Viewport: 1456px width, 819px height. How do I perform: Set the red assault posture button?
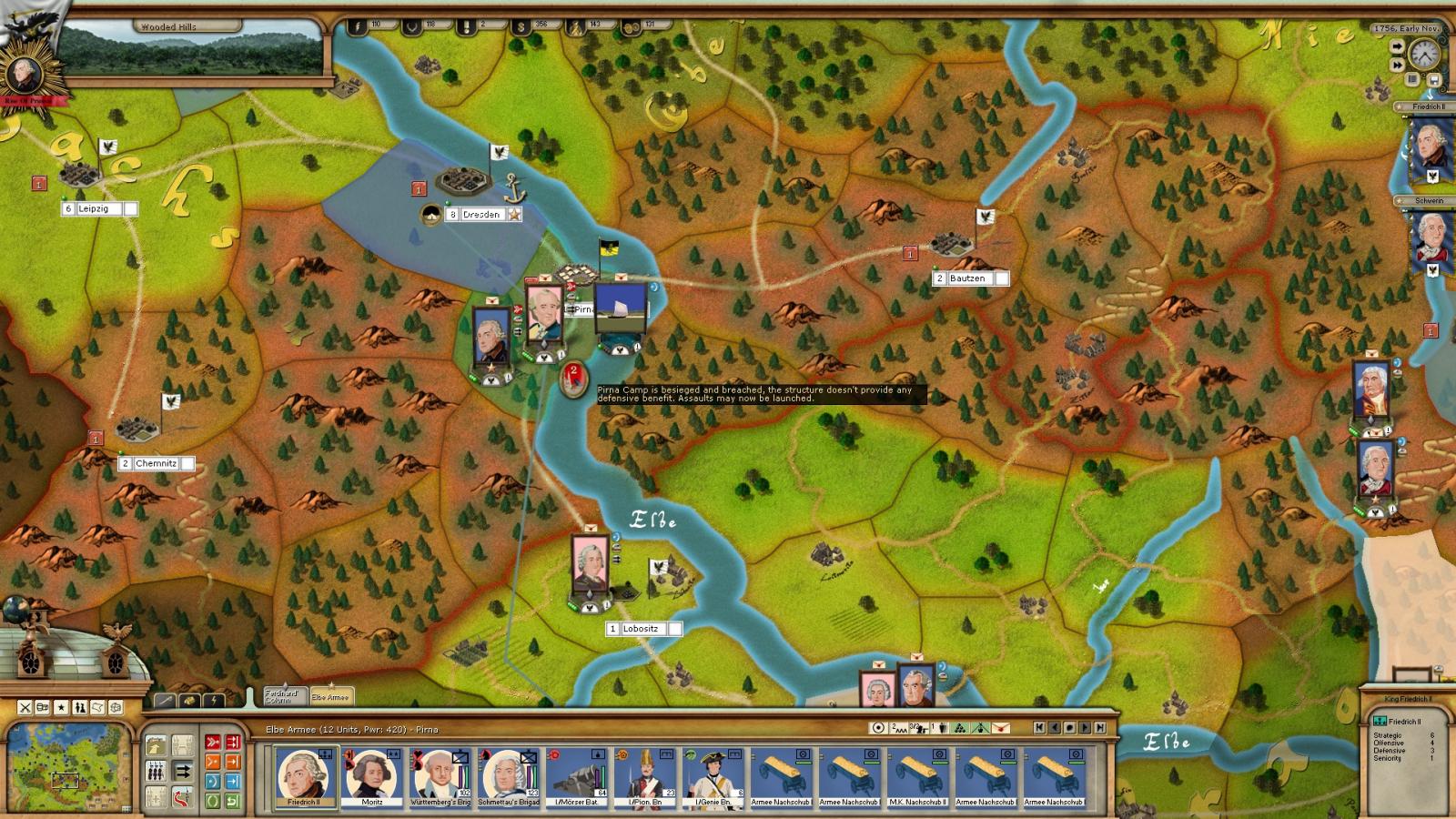point(213,743)
